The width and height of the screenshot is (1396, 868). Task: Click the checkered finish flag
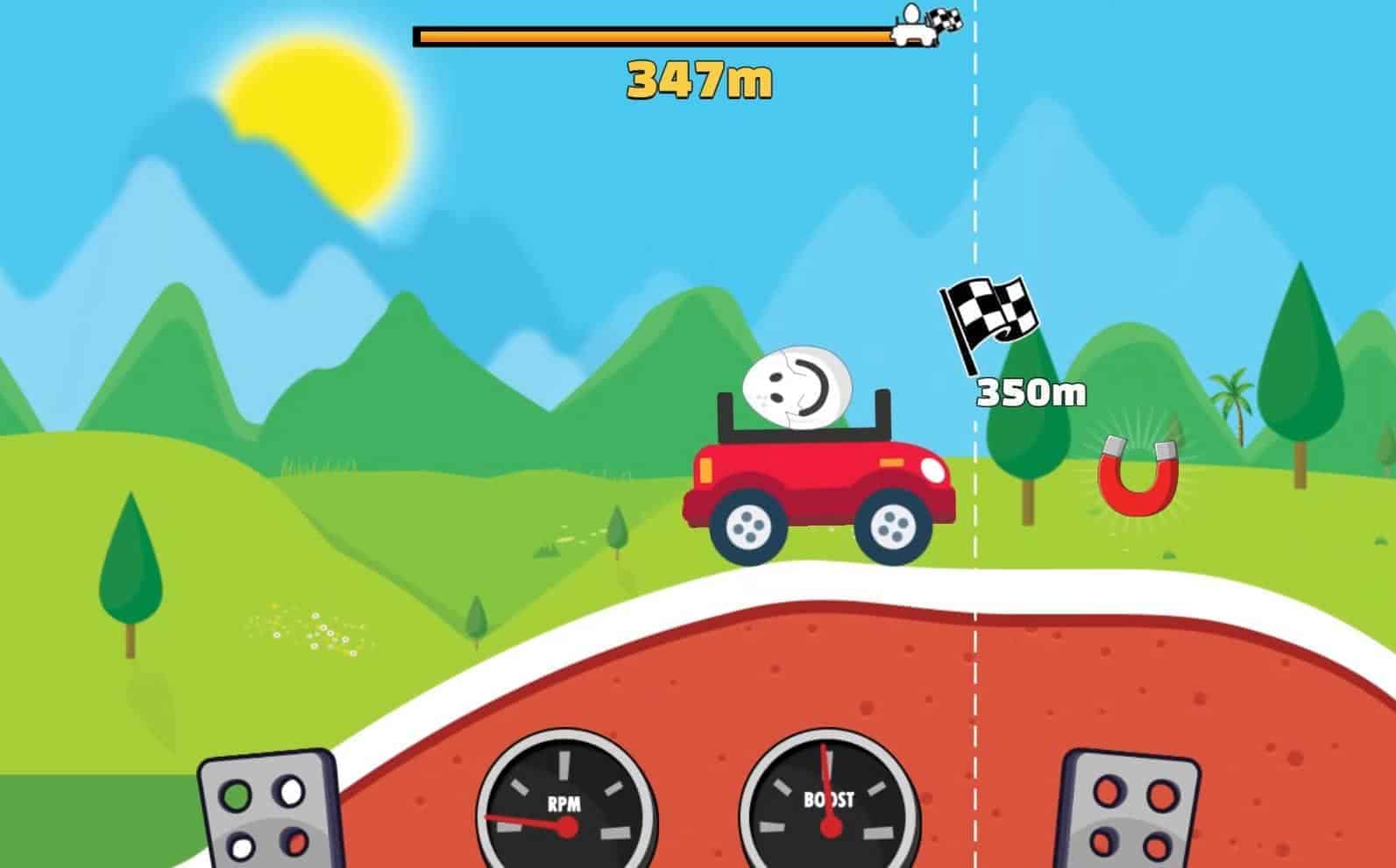[990, 311]
